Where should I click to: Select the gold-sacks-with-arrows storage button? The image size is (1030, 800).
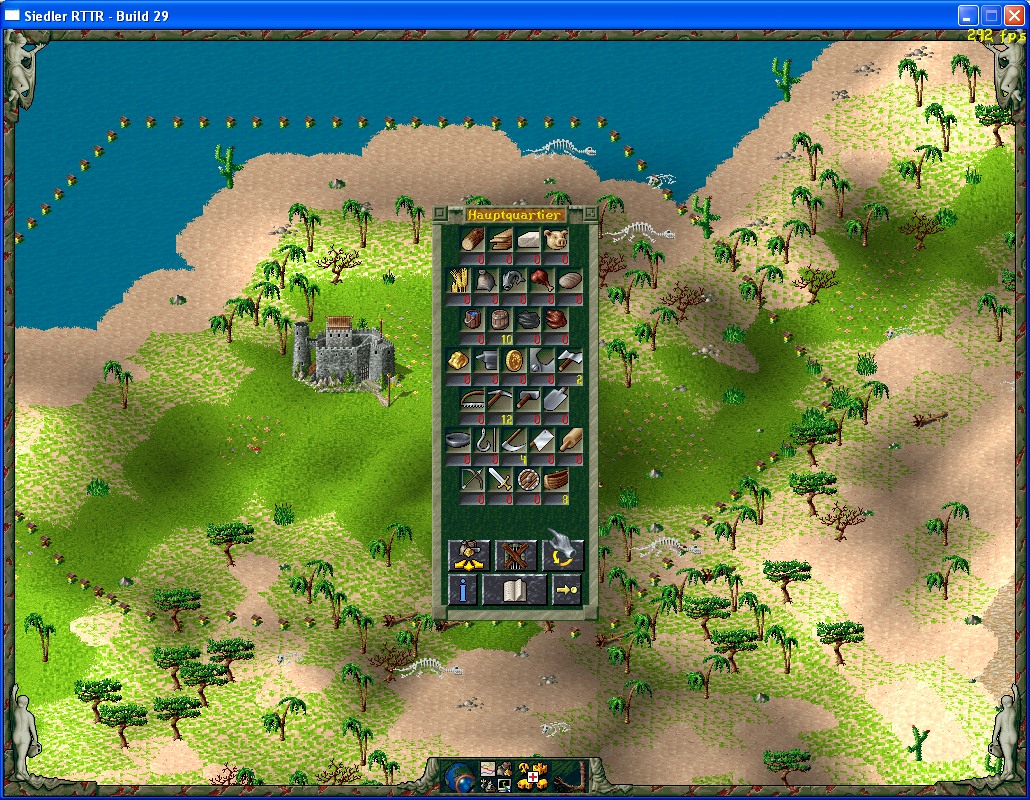tap(467, 555)
